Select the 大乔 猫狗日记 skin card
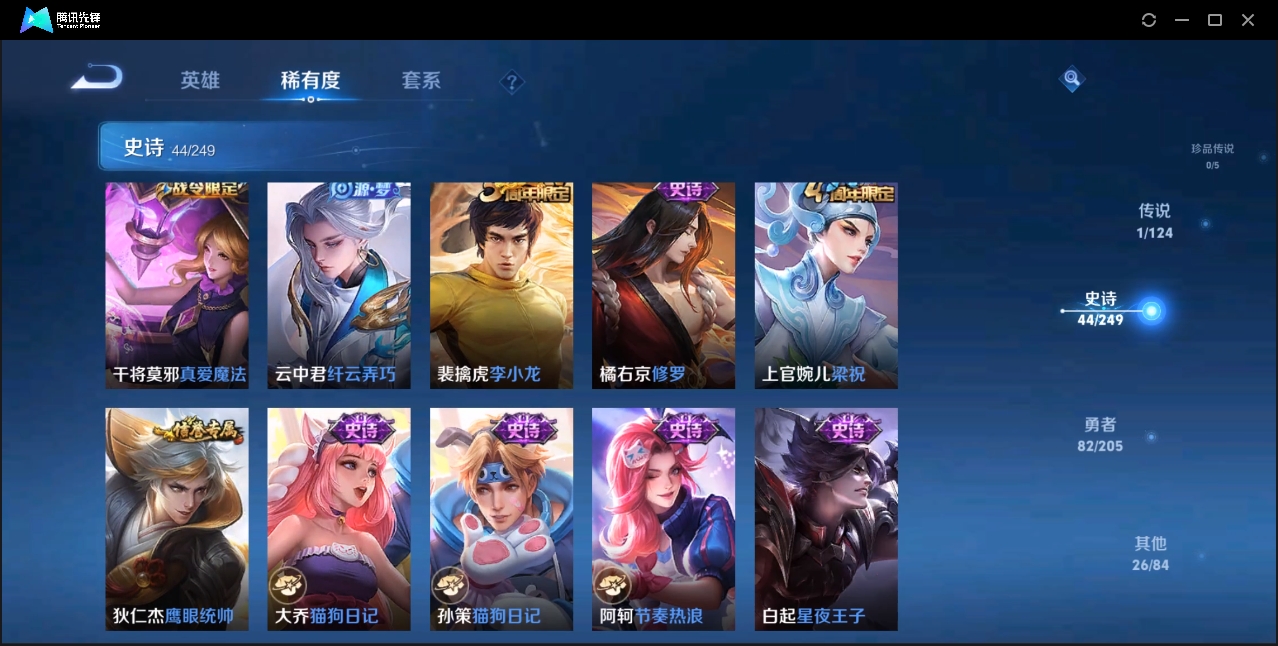 coord(339,519)
